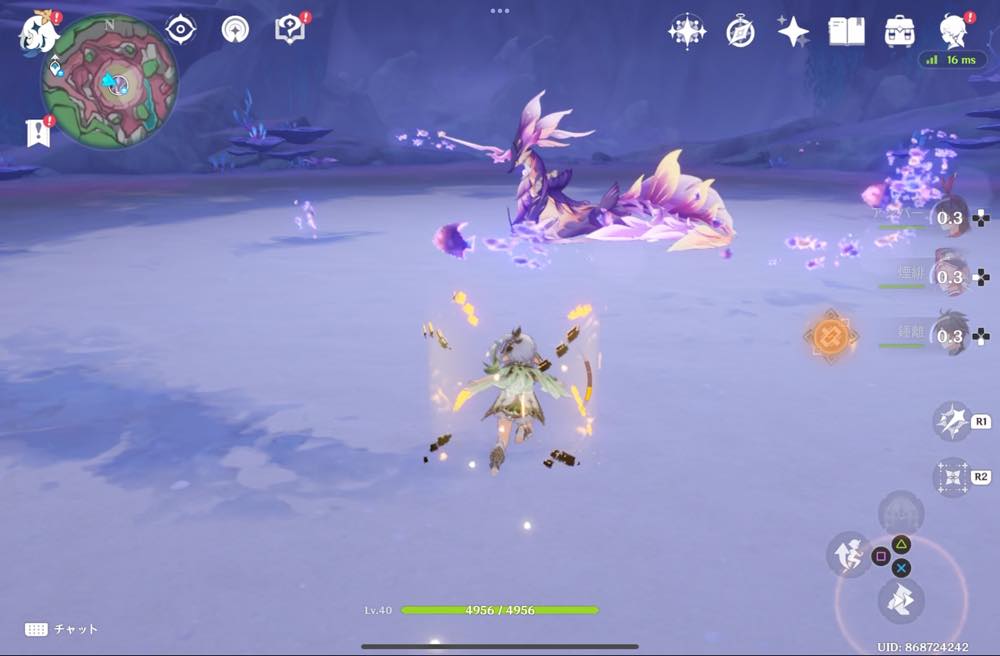
Task: Open the character profile head icon
Action: pyautogui.click(x=953, y=31)
